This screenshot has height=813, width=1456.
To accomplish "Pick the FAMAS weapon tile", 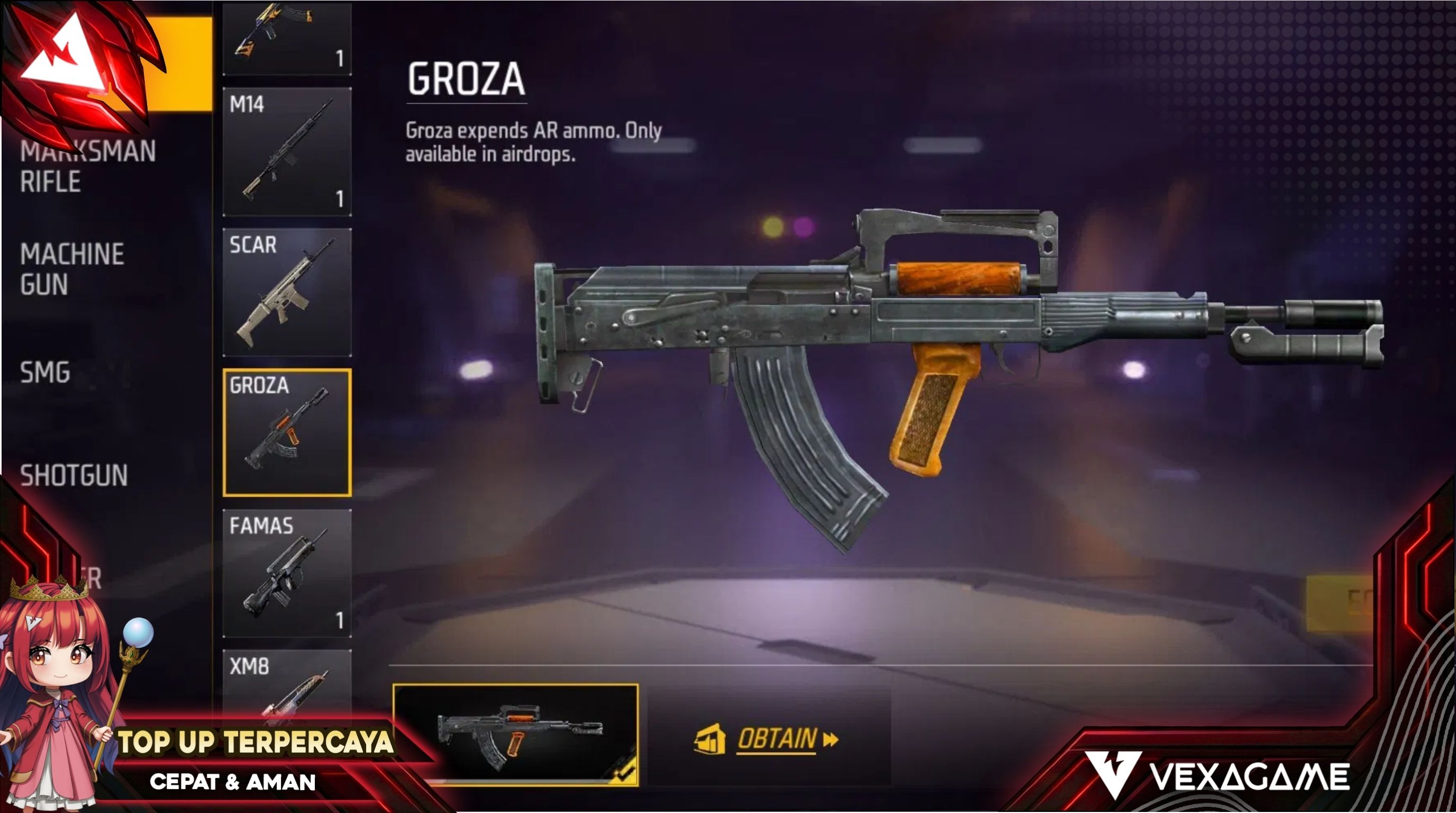I will tap(287, 573).
